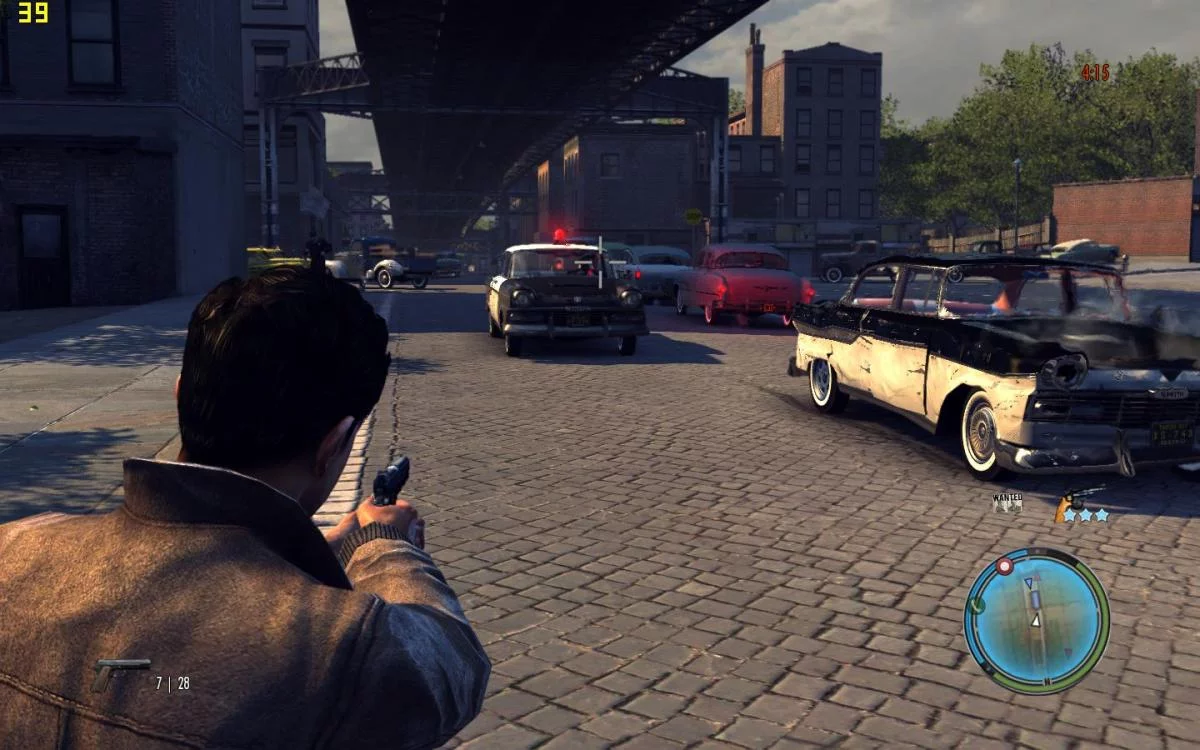Select the red circle marker on minimap
Viewport: 1200px width, 750px height.
click(1005, 566)
